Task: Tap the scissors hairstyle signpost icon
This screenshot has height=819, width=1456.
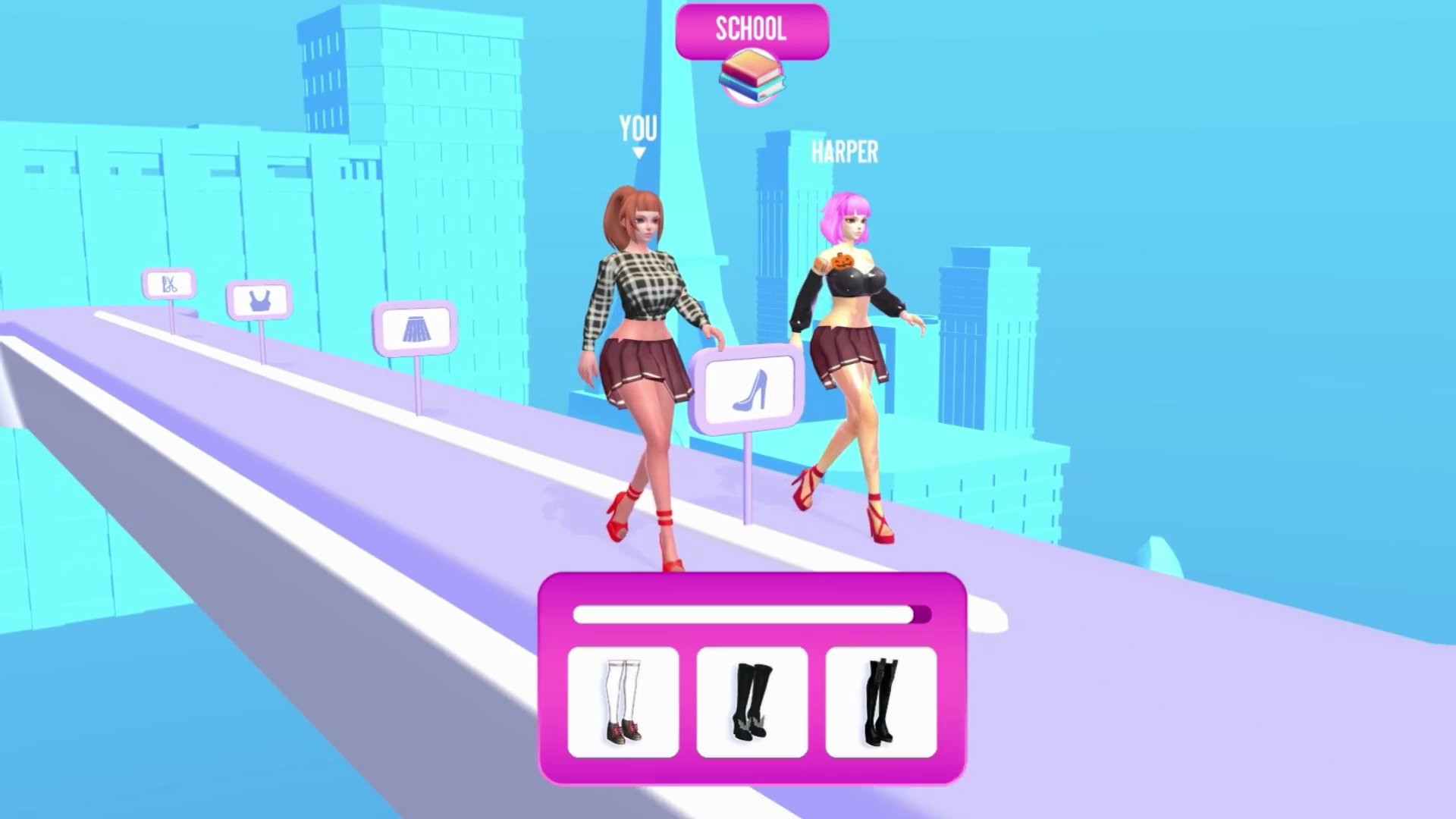Action: click(170, 284)
